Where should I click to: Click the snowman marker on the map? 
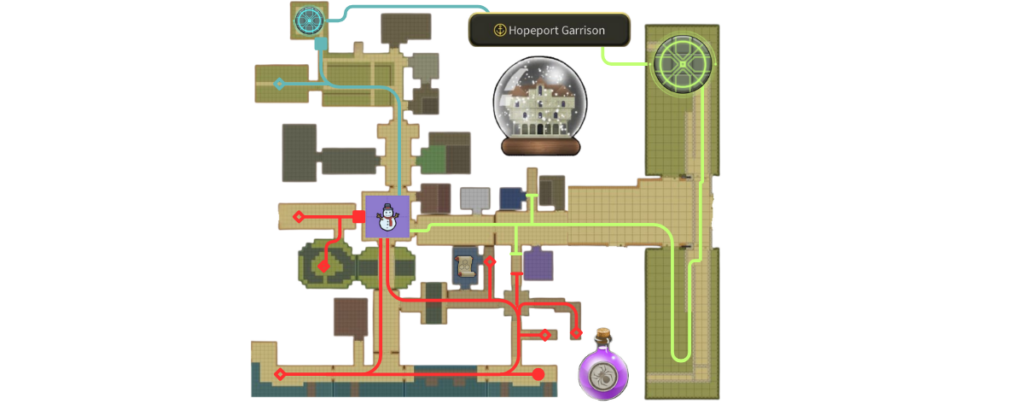click(386, 217)
